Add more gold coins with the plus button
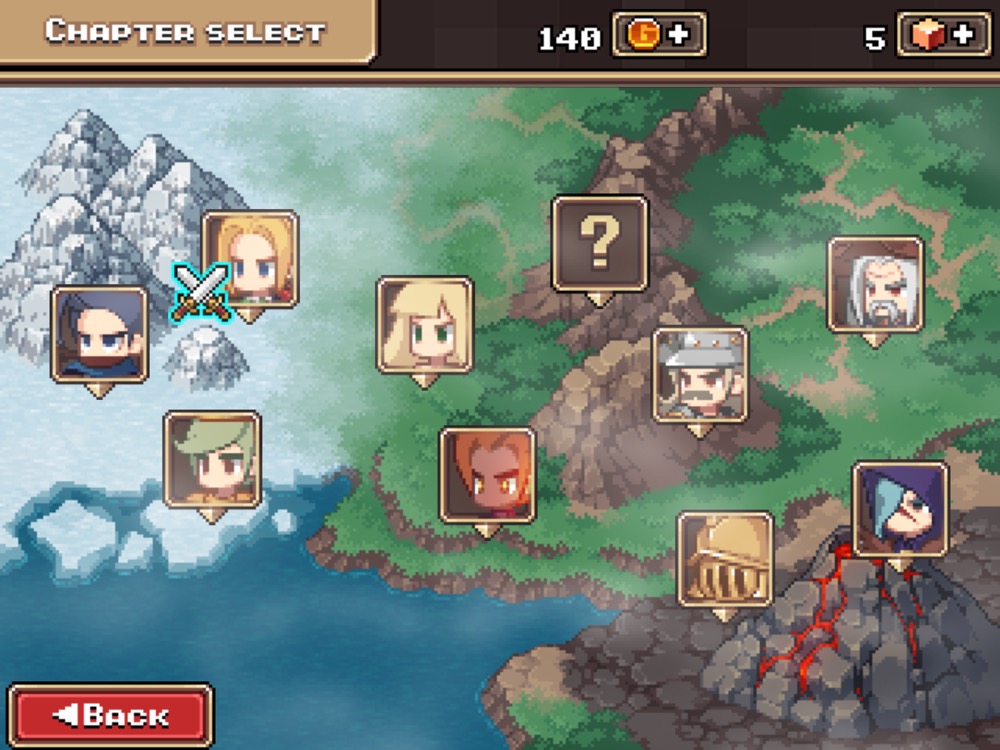 click(x=659, y=35)
